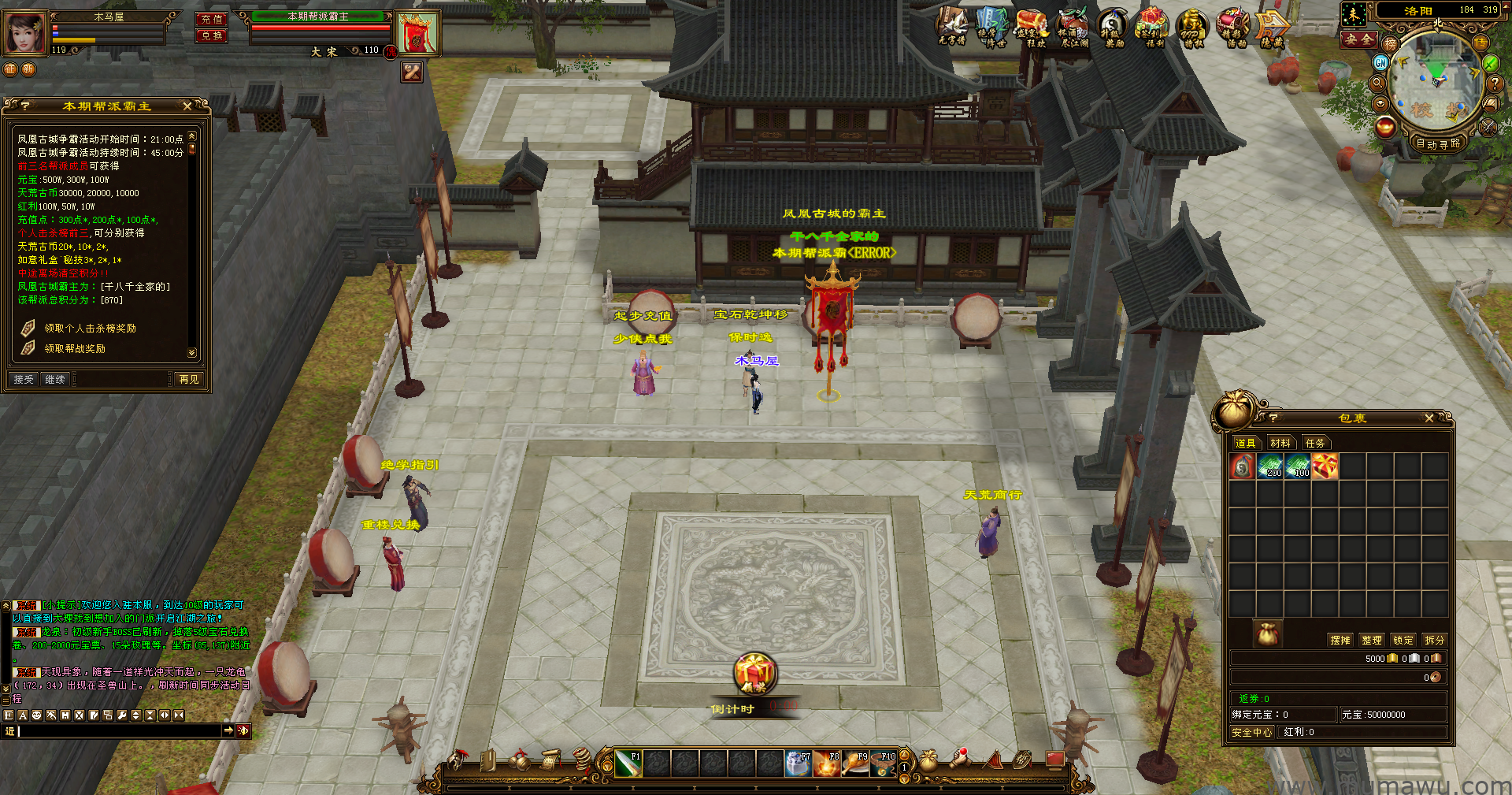Screen dimensions: 1512x795
Task: Choose 领取帮战奖励 in the dialog
Action: pyautogui.click(x=75, y=348)
